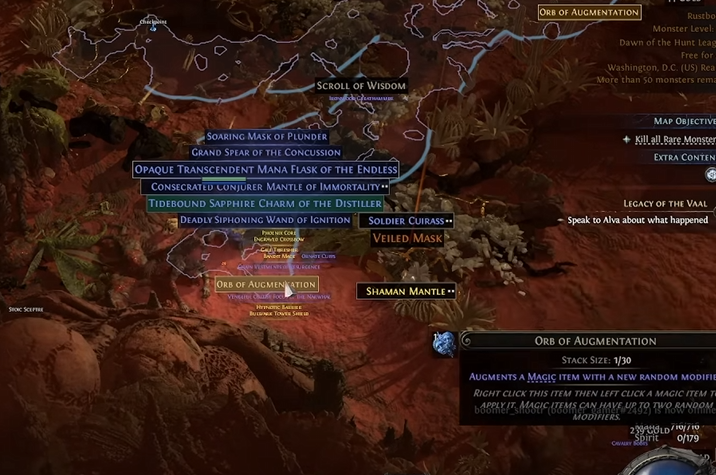Pick up the Scroll of Wisdom label
This screenshot has height=475, width=716.
coord(361,86)
